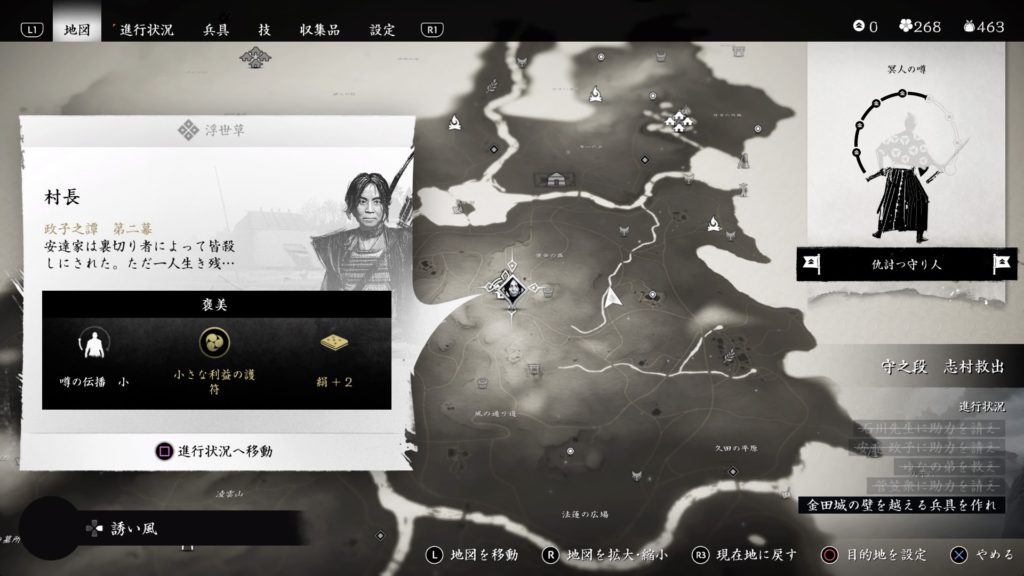Inspect the 絹+2 silk reward icon

point(334,343)
